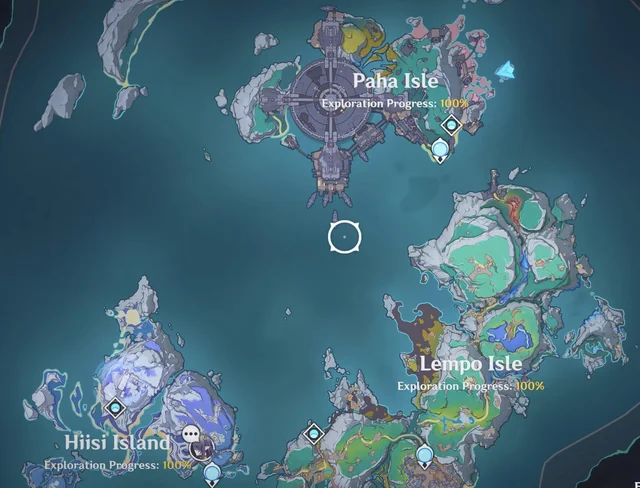Select the diamond domain marker on Lempo Isle
This screenshot has height=488, width=640.
pyautogui.click(x=314, y=433)
